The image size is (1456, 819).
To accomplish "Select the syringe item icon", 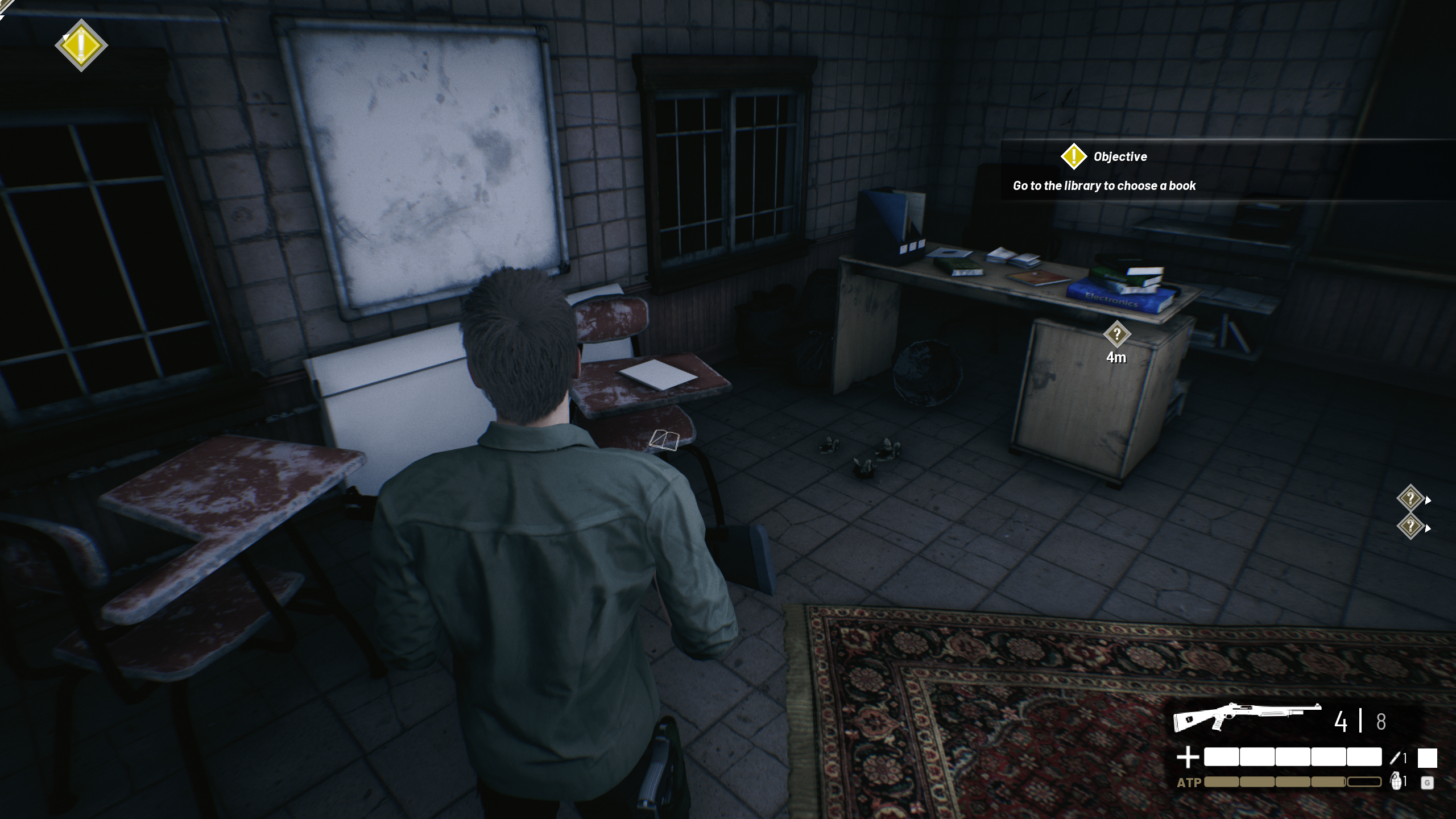I will (x=1395, y=758).
